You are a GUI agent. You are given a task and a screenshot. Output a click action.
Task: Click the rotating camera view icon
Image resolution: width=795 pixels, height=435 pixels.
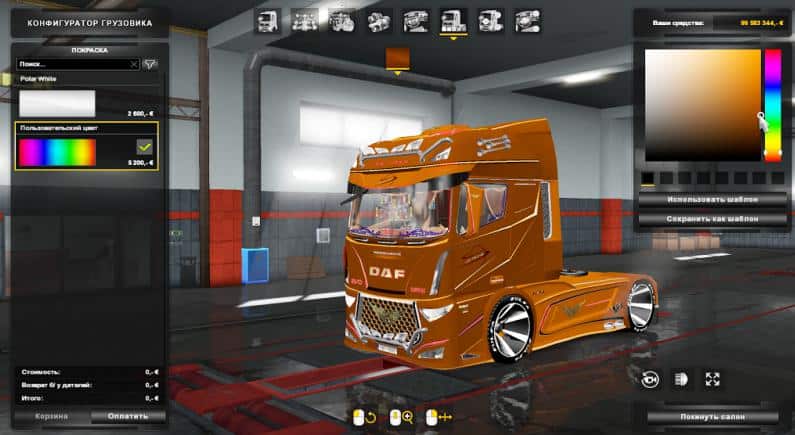[x=649, y=379]
